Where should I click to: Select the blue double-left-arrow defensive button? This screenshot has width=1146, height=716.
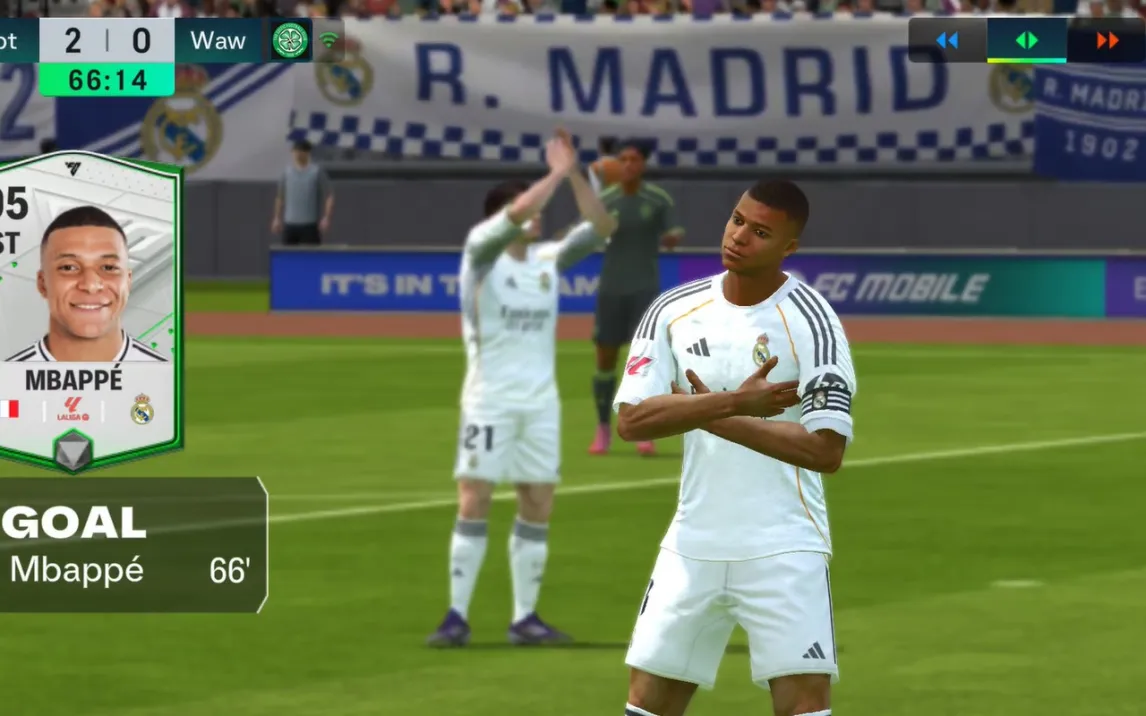click(x=946, y=40)
